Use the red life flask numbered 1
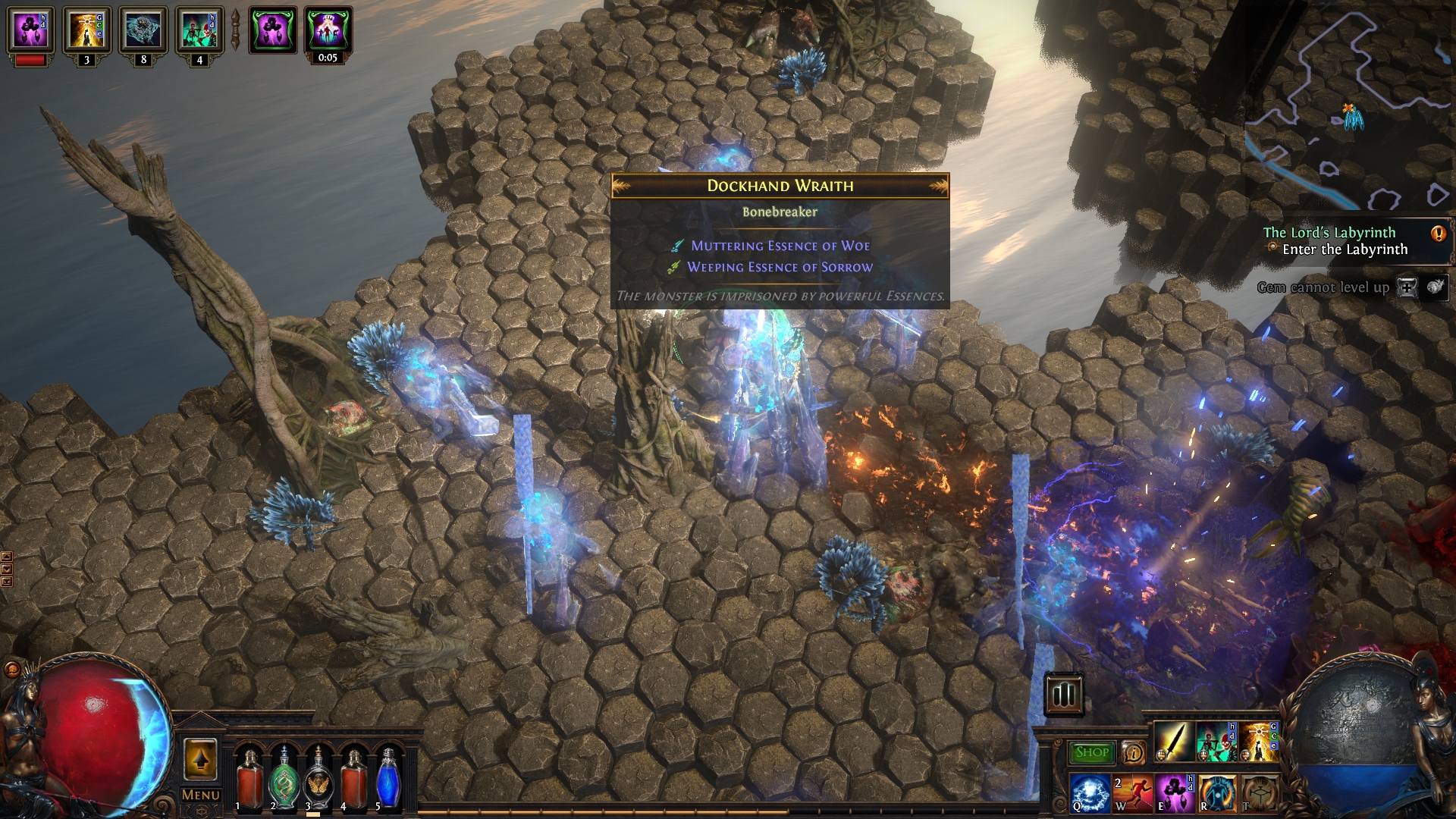This screenshot has height=819, width=1456. click(x=249, y=779)
